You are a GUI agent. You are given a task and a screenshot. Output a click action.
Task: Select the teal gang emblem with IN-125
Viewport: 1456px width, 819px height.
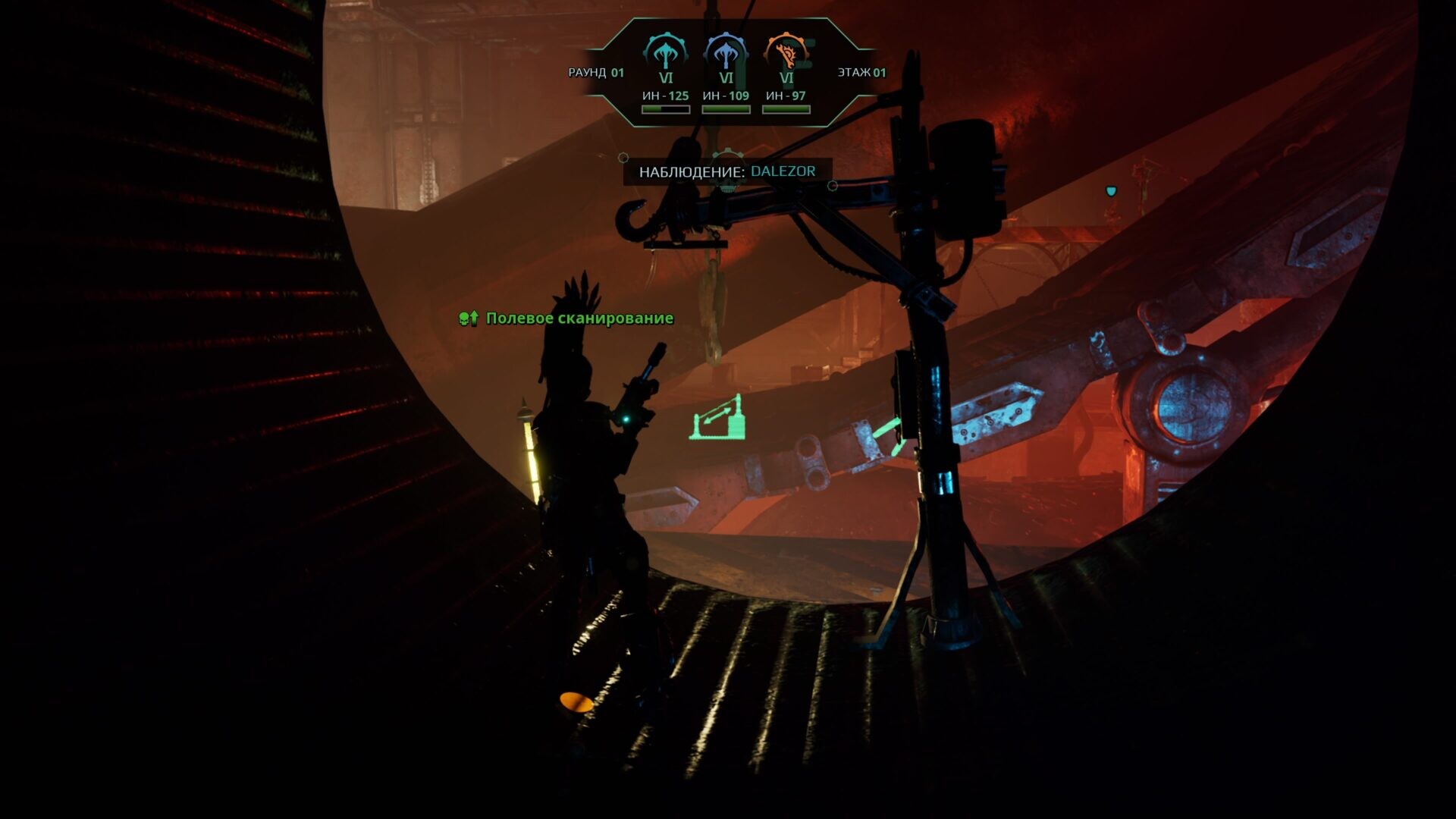[665, 53]
